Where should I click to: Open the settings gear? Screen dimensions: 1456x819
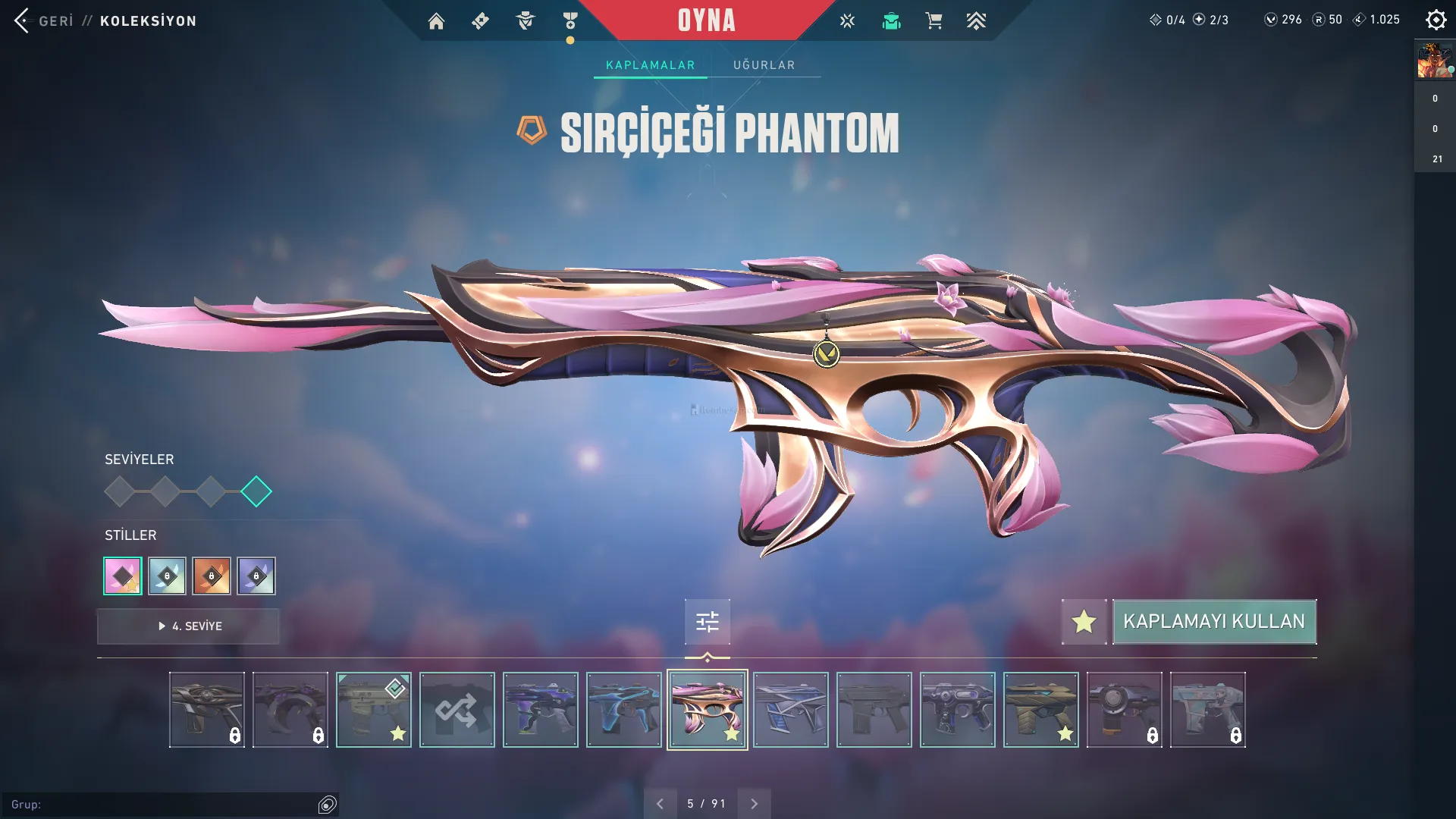pos(1436,20)
